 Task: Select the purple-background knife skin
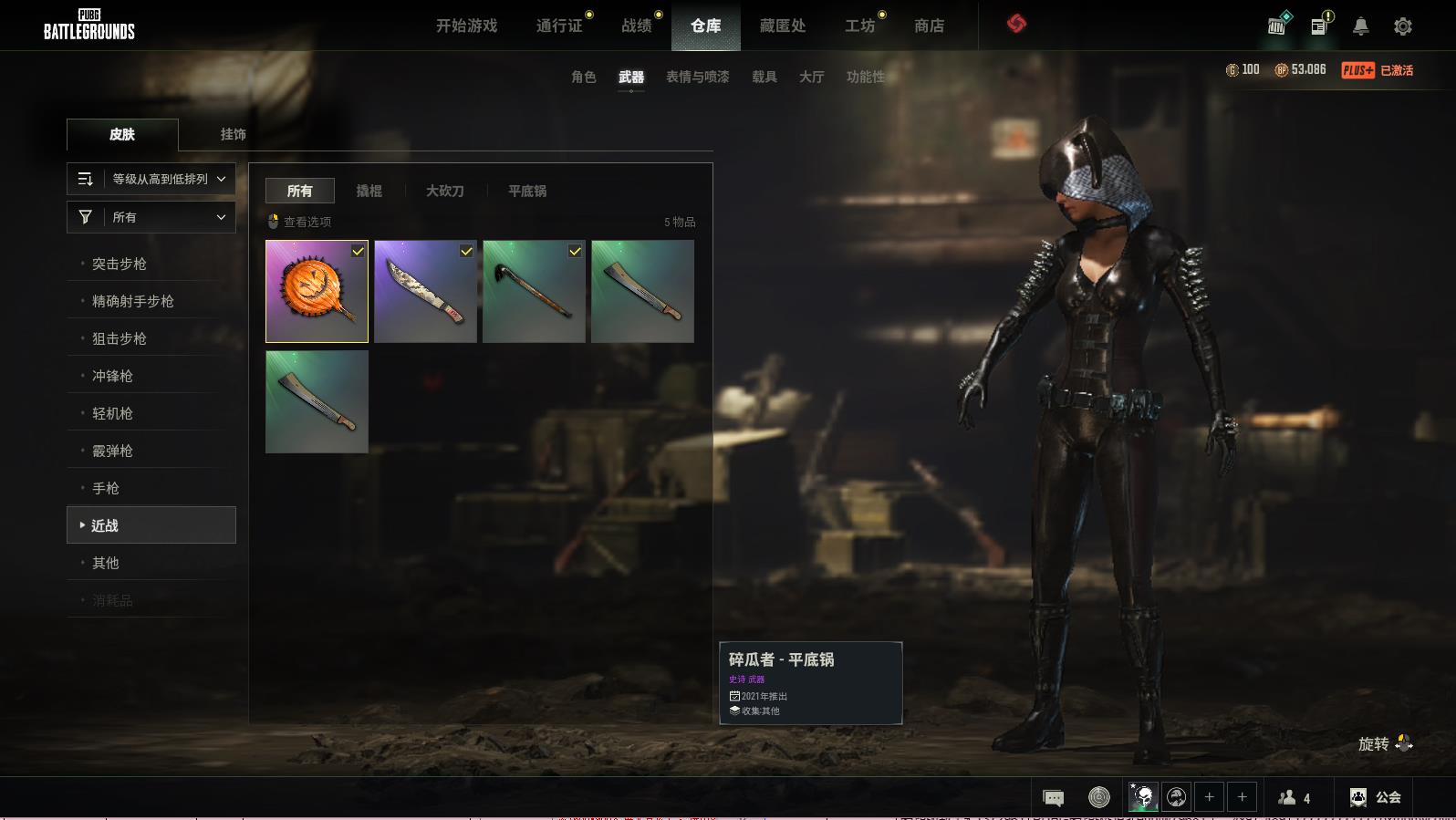(x=425, y=292)
